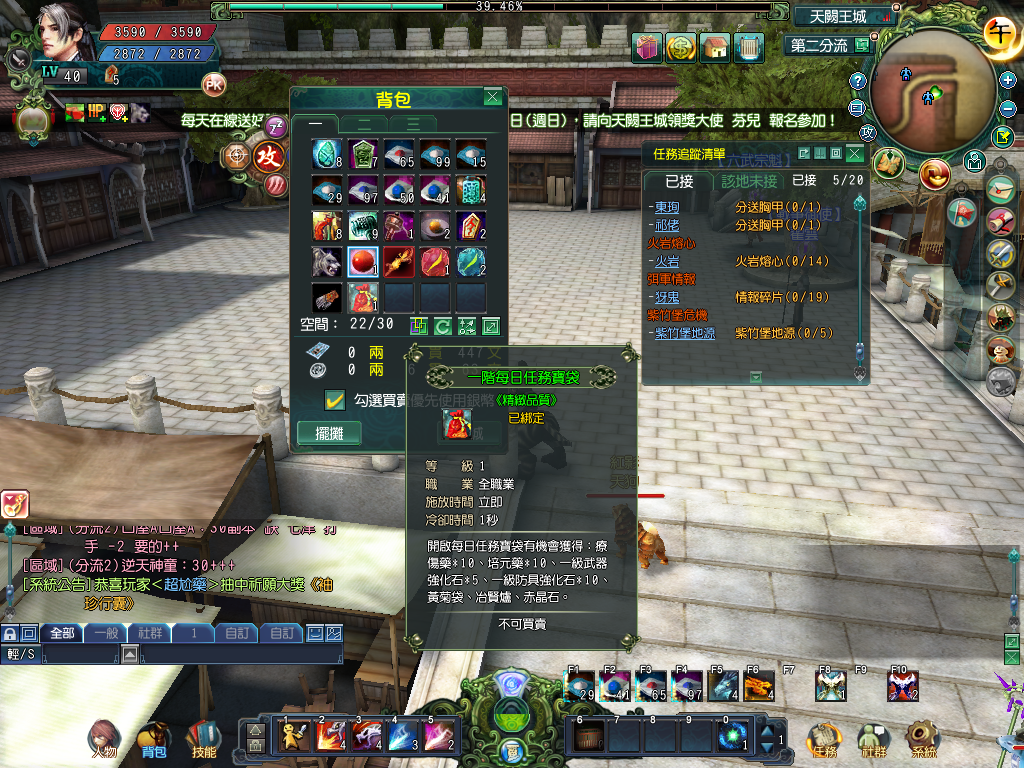Open the 人物 character menu
Image resolution: width=1024 pixels, height=768 pixels.
point(103,740)
